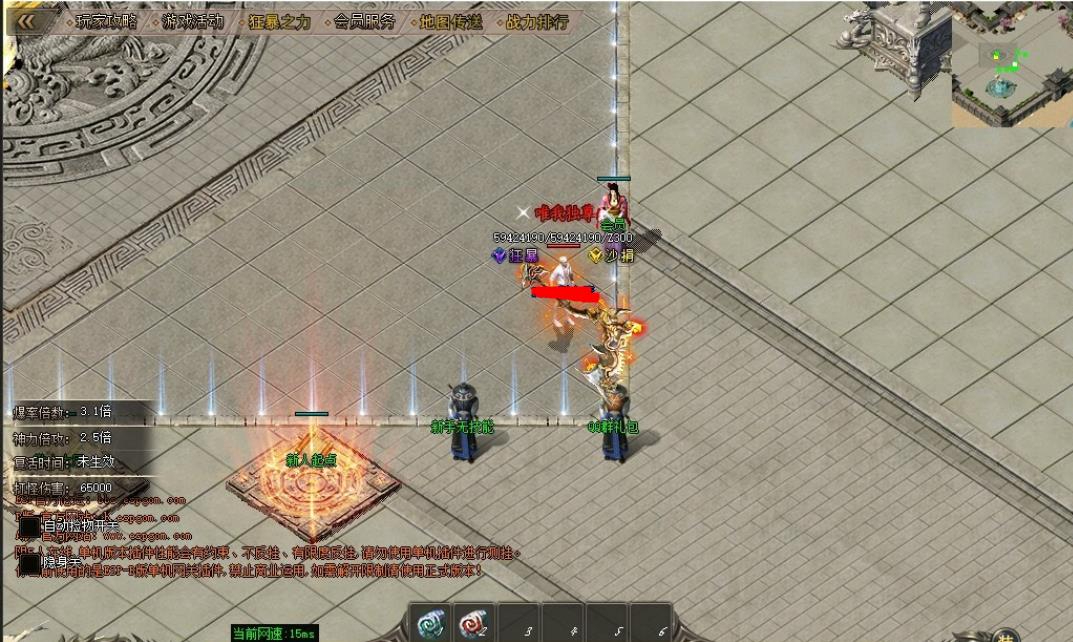Open the 游戏活动 game events menu

tap(194, 21)
